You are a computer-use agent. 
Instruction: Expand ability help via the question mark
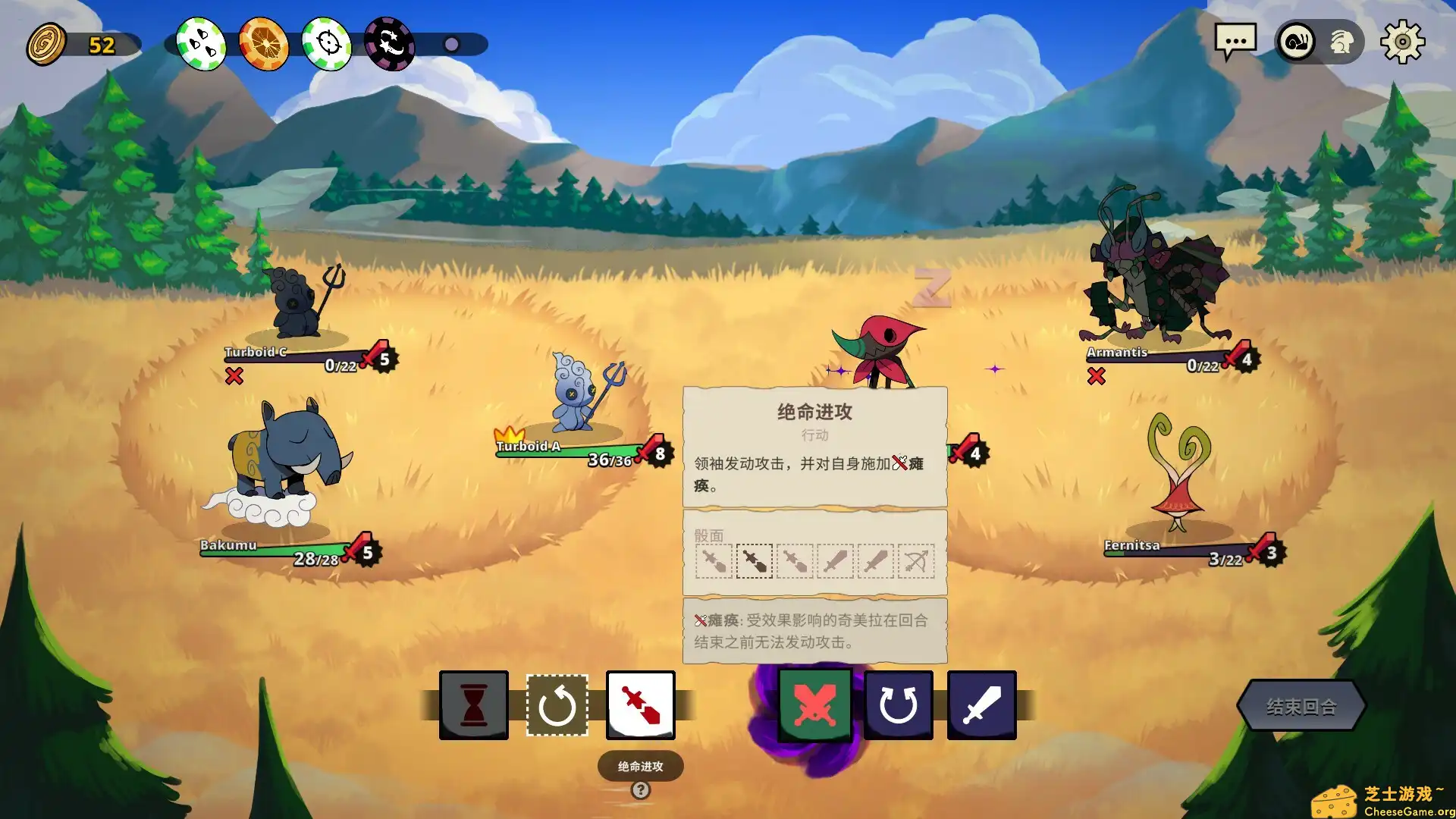coord(641,789)
